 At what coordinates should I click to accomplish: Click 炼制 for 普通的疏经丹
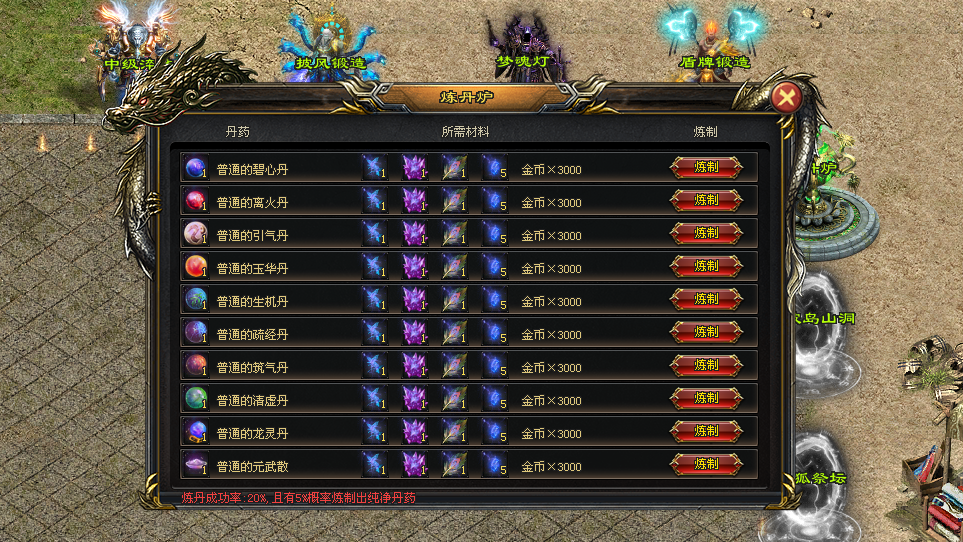[706, 333]
